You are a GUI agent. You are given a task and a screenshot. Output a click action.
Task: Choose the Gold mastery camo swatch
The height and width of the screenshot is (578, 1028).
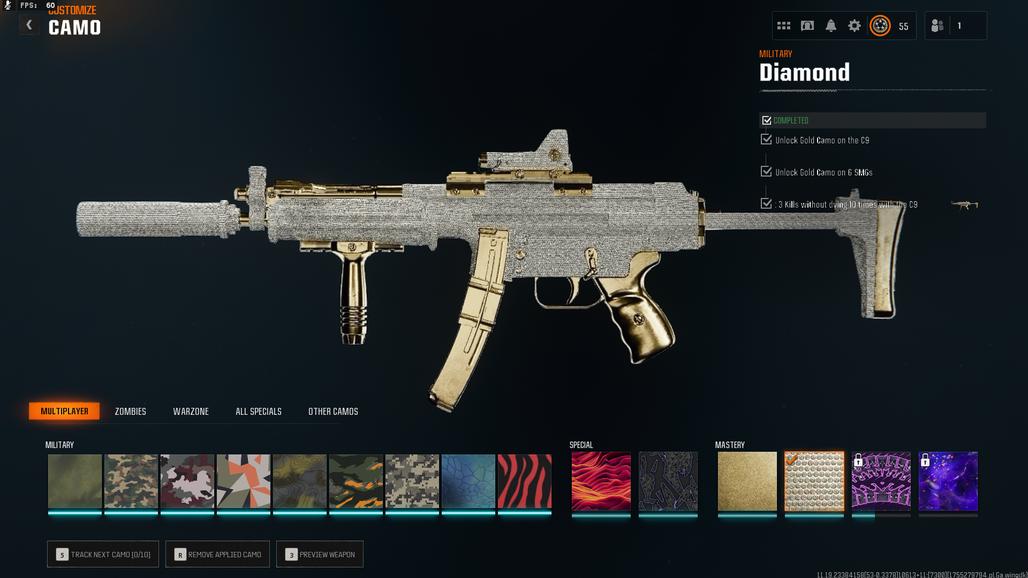747,482
